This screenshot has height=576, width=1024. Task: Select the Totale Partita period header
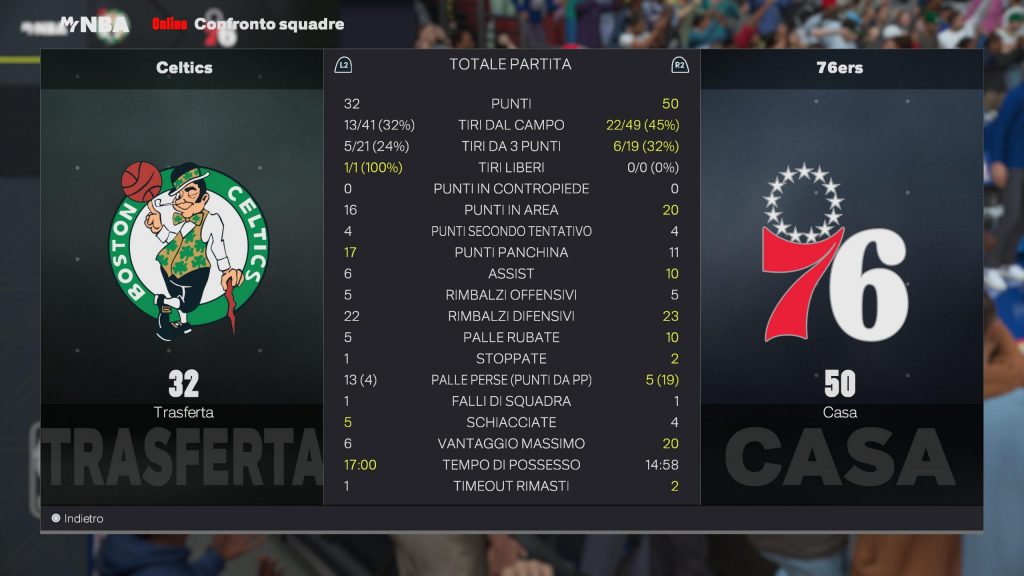510,64
